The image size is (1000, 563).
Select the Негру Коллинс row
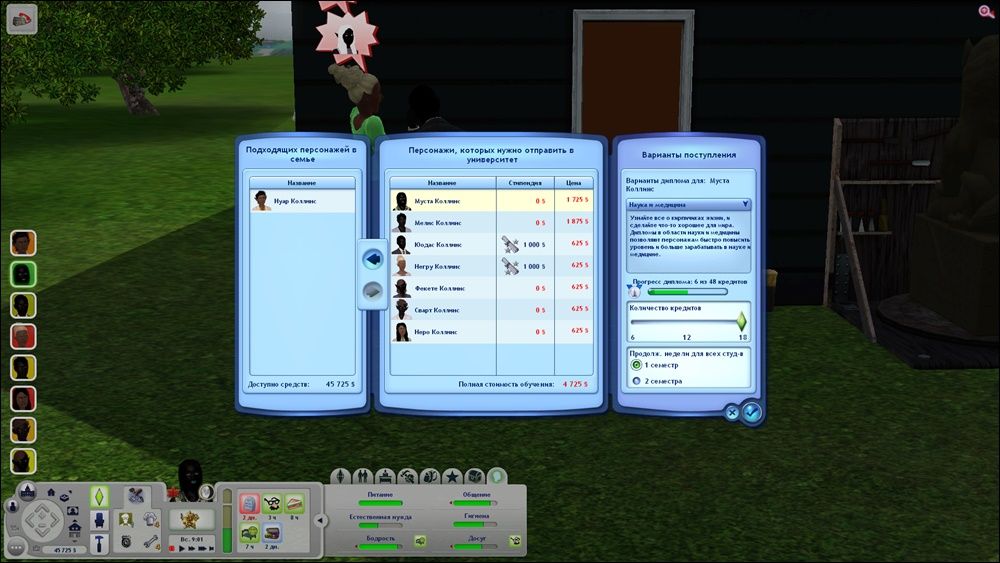(x=440, y=266)
